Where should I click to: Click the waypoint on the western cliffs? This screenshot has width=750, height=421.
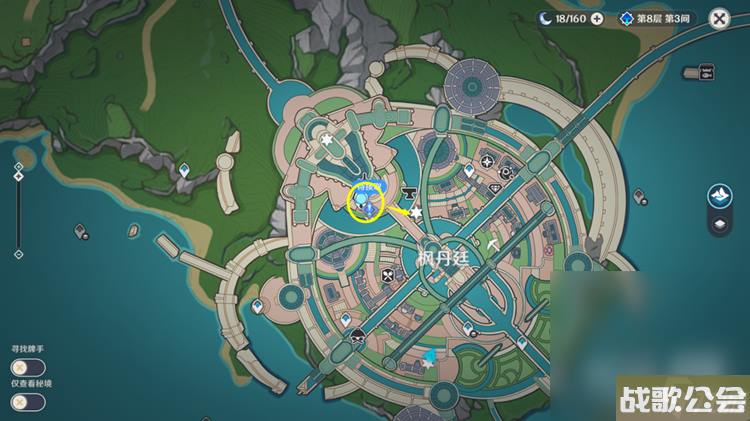(184, 171)
